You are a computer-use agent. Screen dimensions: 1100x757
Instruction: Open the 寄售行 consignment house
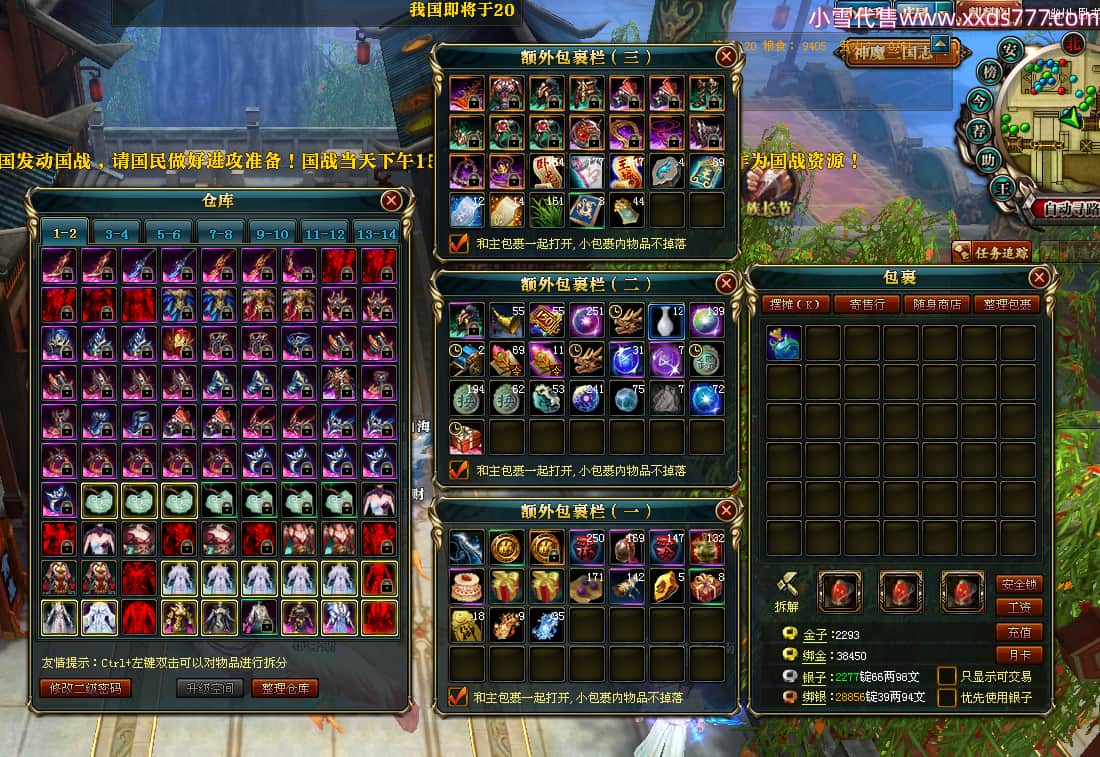point(867,304)
